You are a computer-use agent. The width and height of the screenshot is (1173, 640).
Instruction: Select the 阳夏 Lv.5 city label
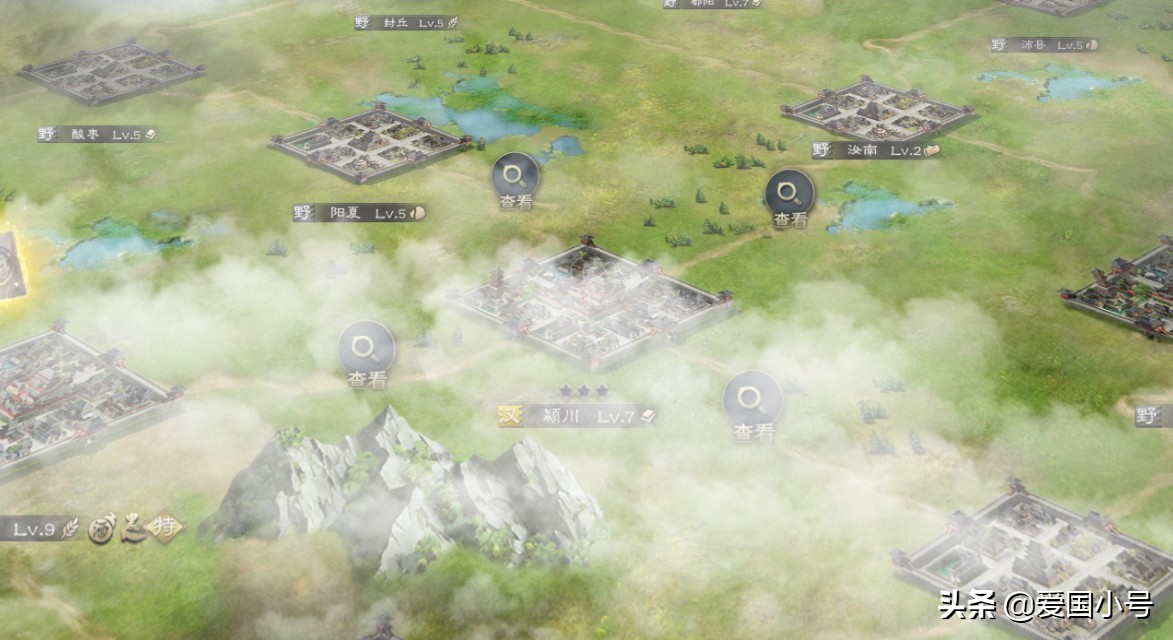click(360, 213)
